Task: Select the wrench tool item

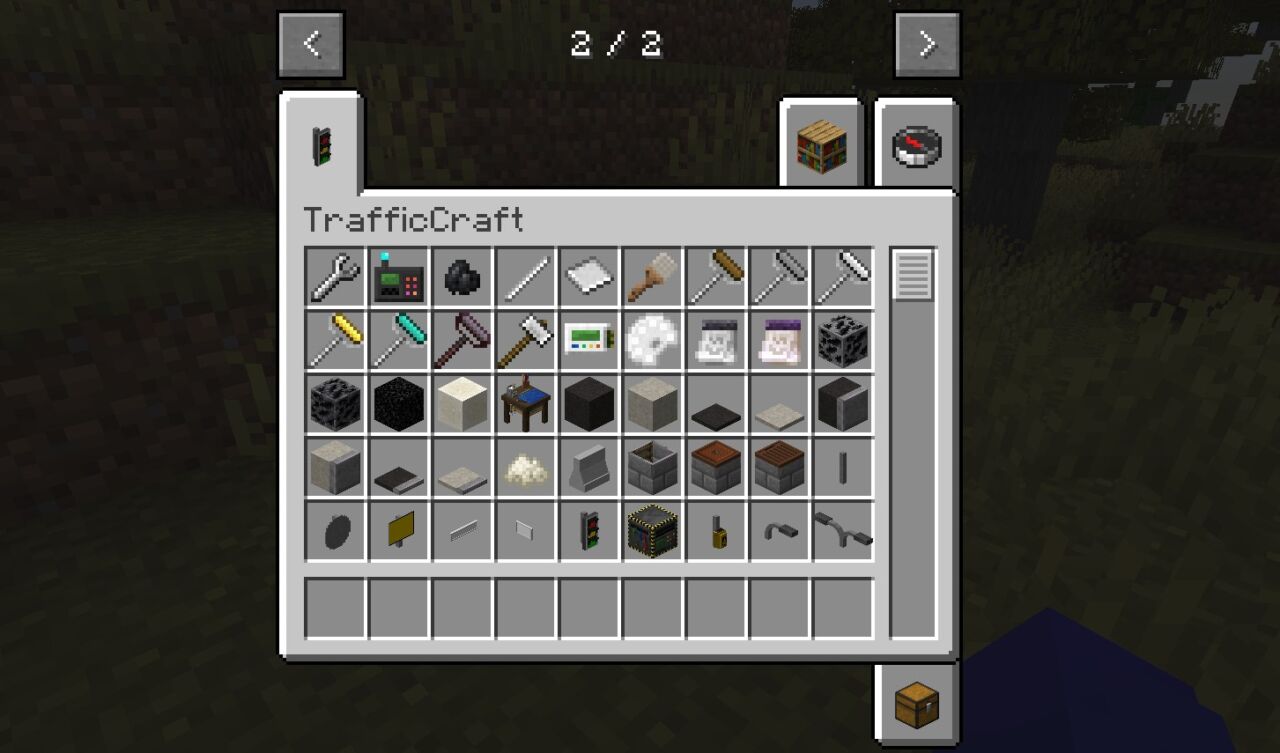Action: pyautogui.click(x=334, y=278)
